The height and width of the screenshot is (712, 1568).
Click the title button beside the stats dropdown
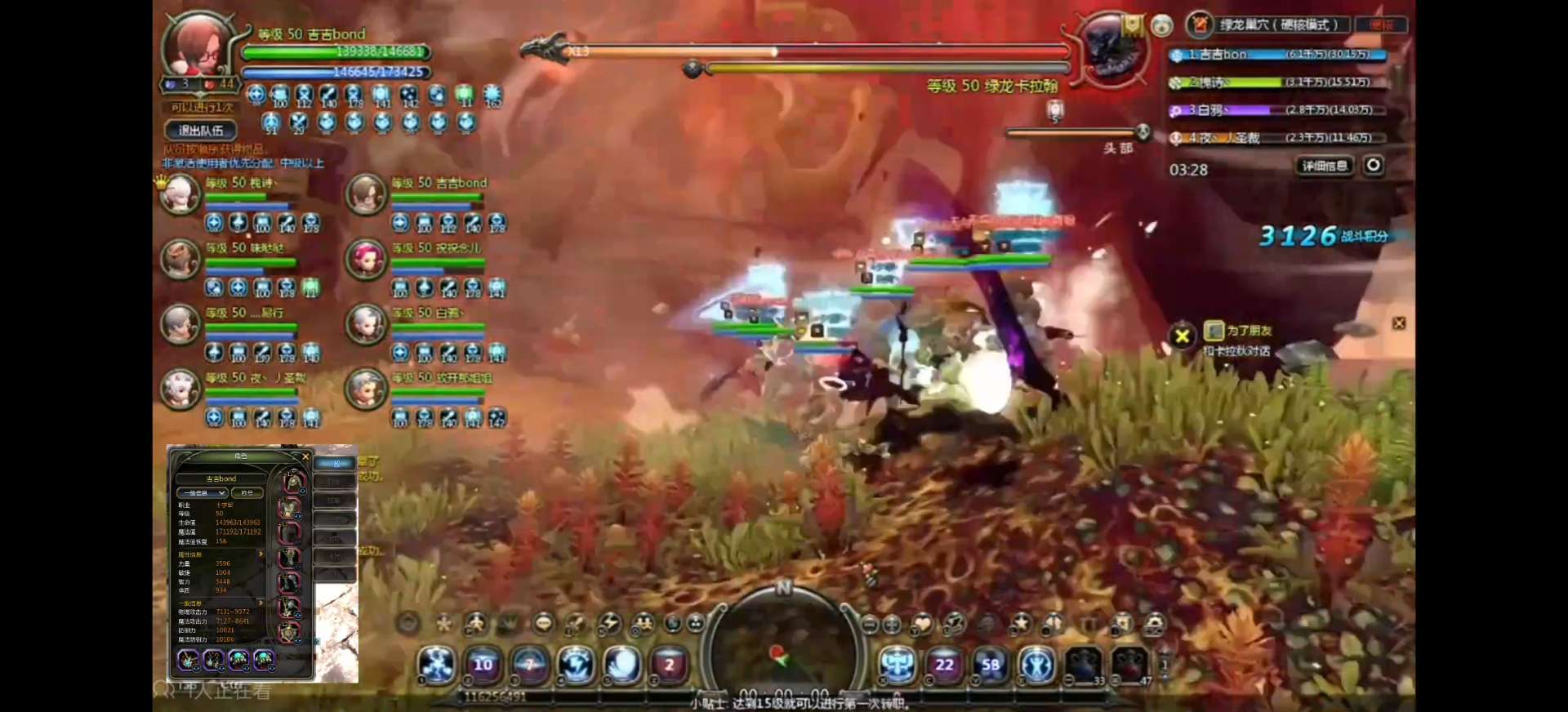click(247, 493)
